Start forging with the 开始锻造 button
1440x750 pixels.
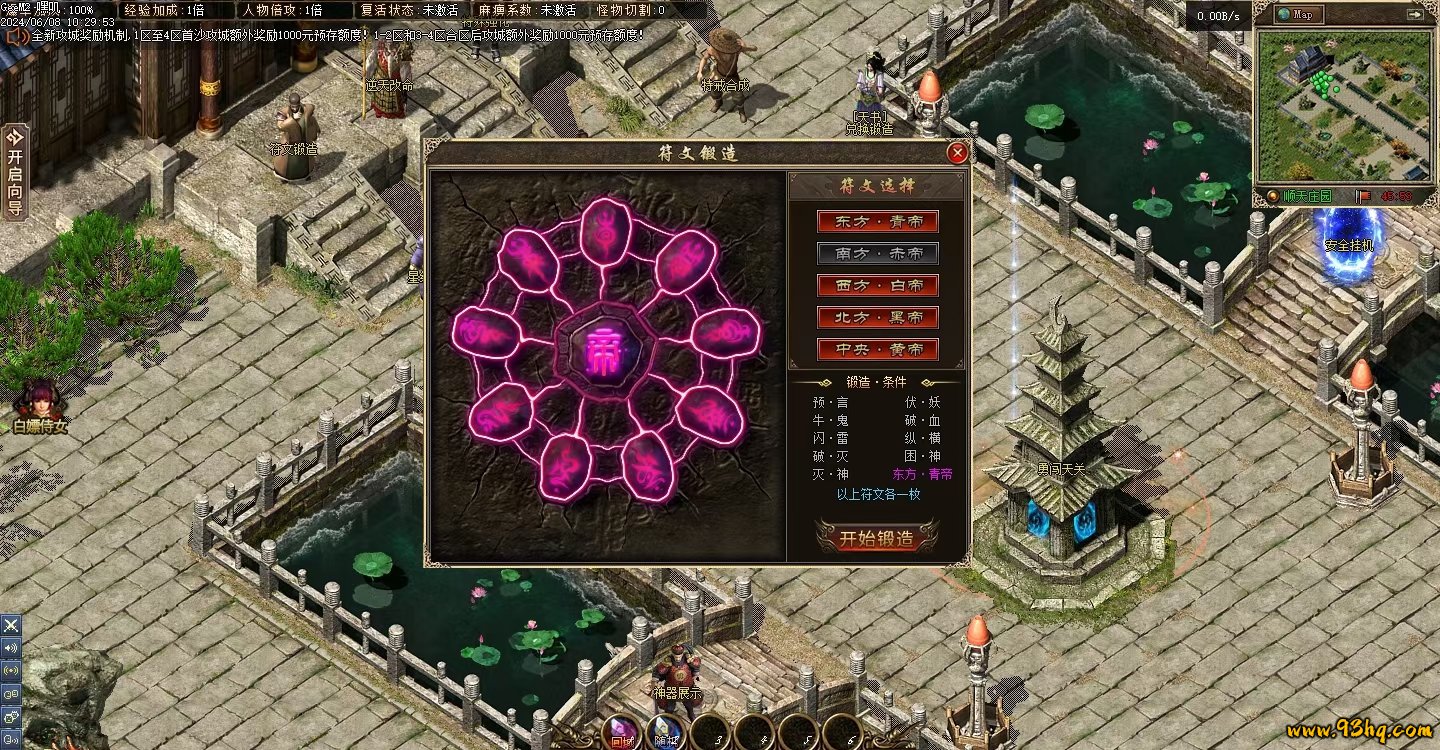pyautogui.click(x=877, y=537)
